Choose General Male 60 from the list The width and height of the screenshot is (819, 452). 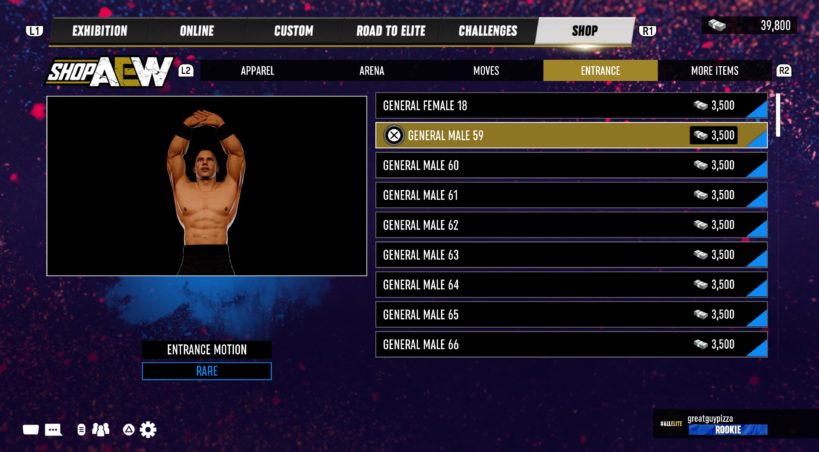[570, 165]
